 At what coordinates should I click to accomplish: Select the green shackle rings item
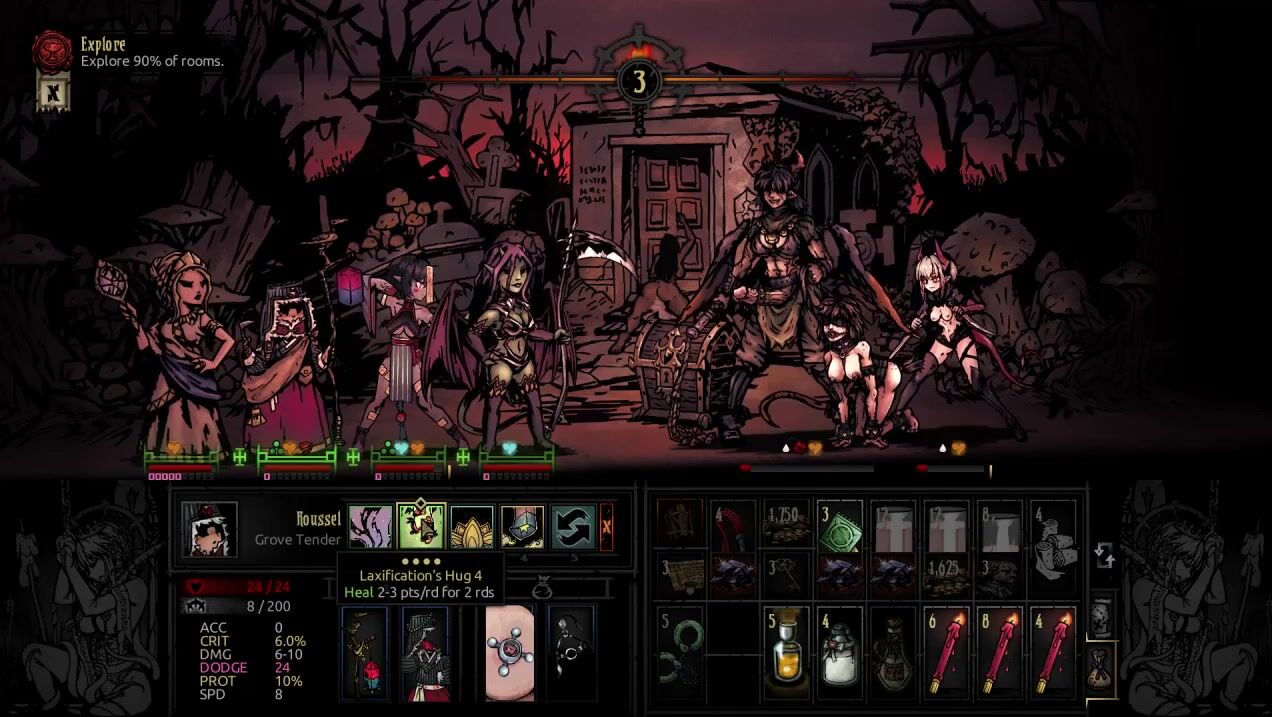click(x=679, y=651)
